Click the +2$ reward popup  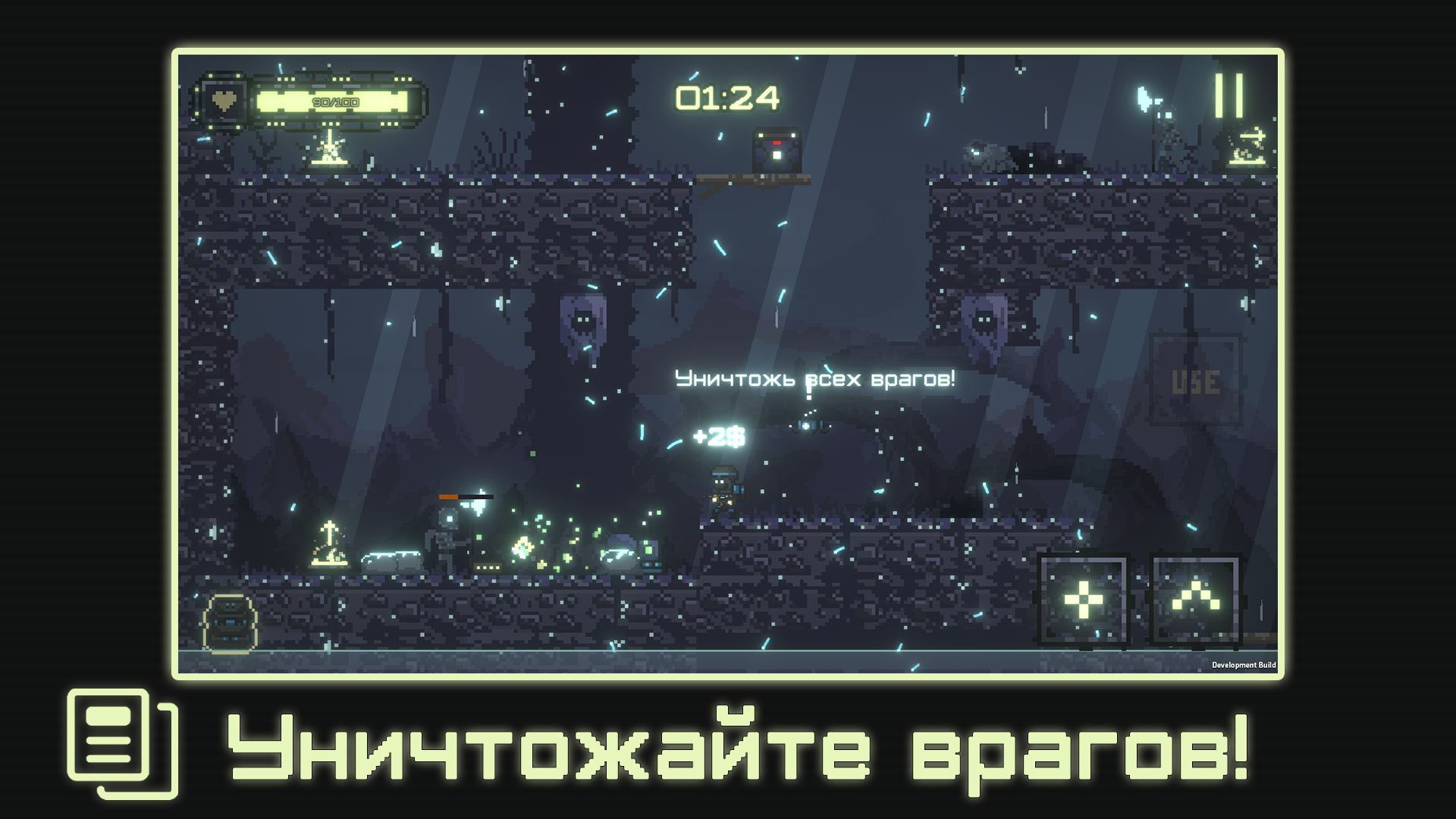[x=717, y=435]
